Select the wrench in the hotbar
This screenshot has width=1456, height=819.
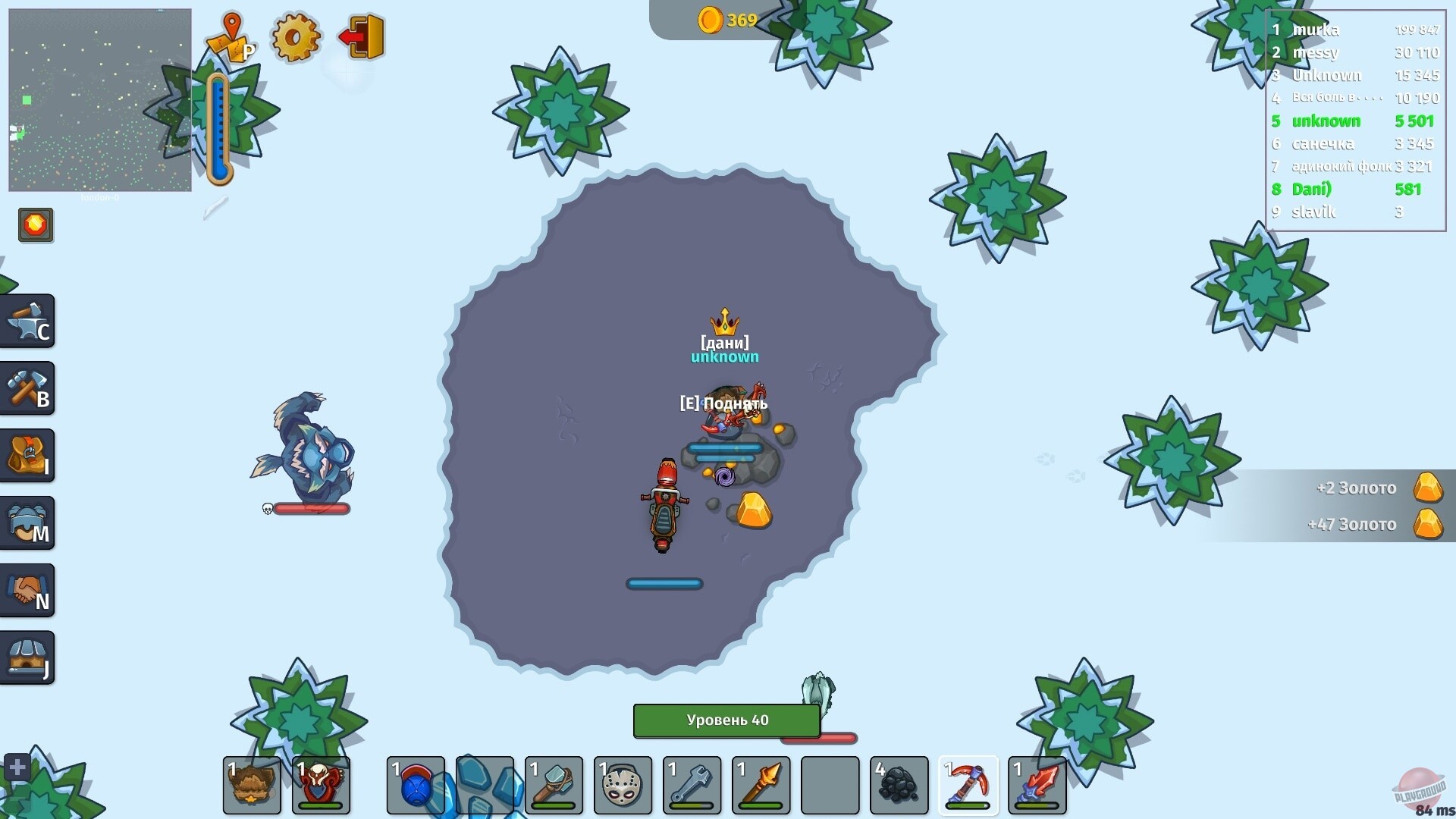pyautogui.click(x=692, y=786)
